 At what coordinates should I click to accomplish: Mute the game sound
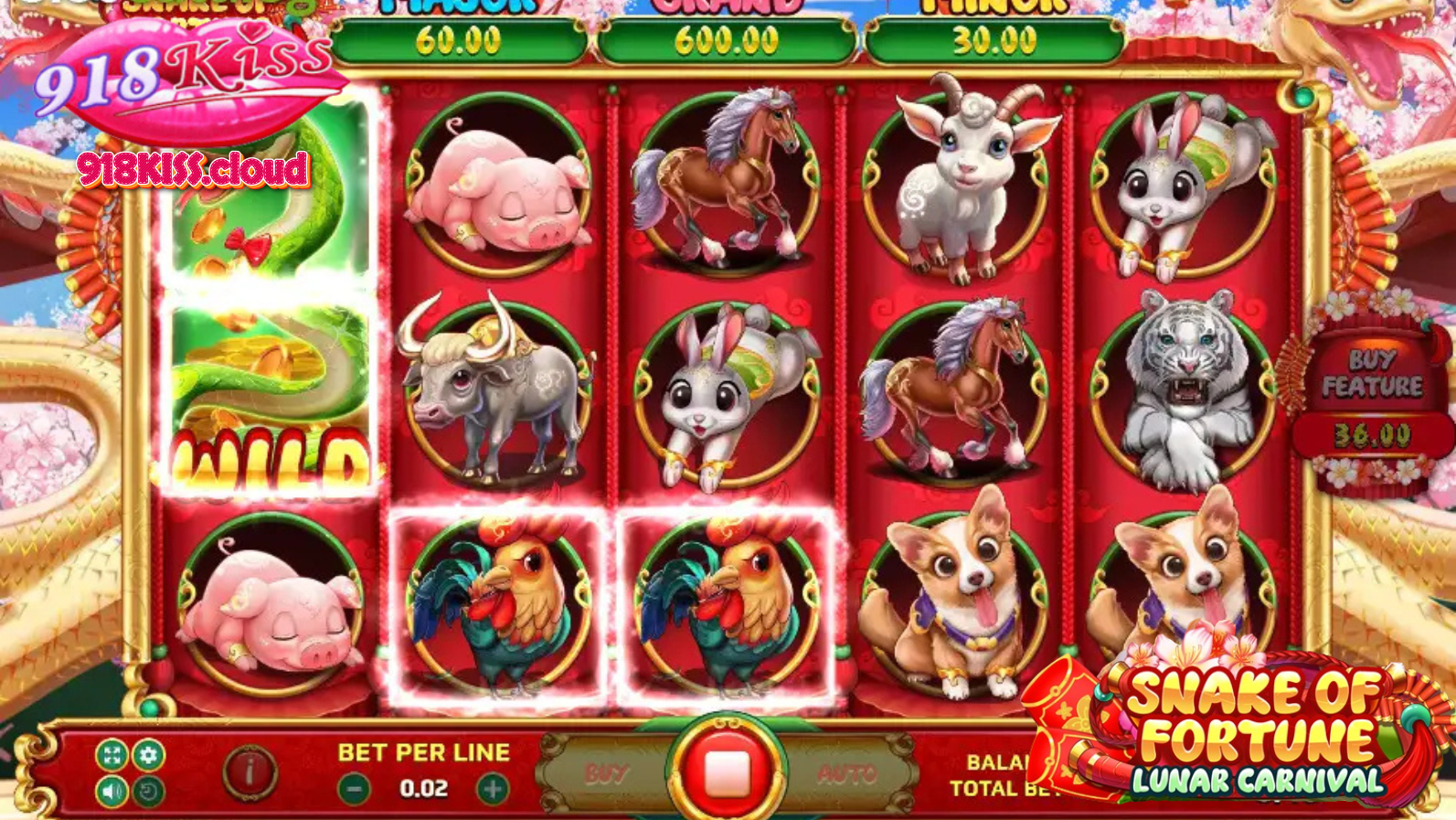(112, 790)
